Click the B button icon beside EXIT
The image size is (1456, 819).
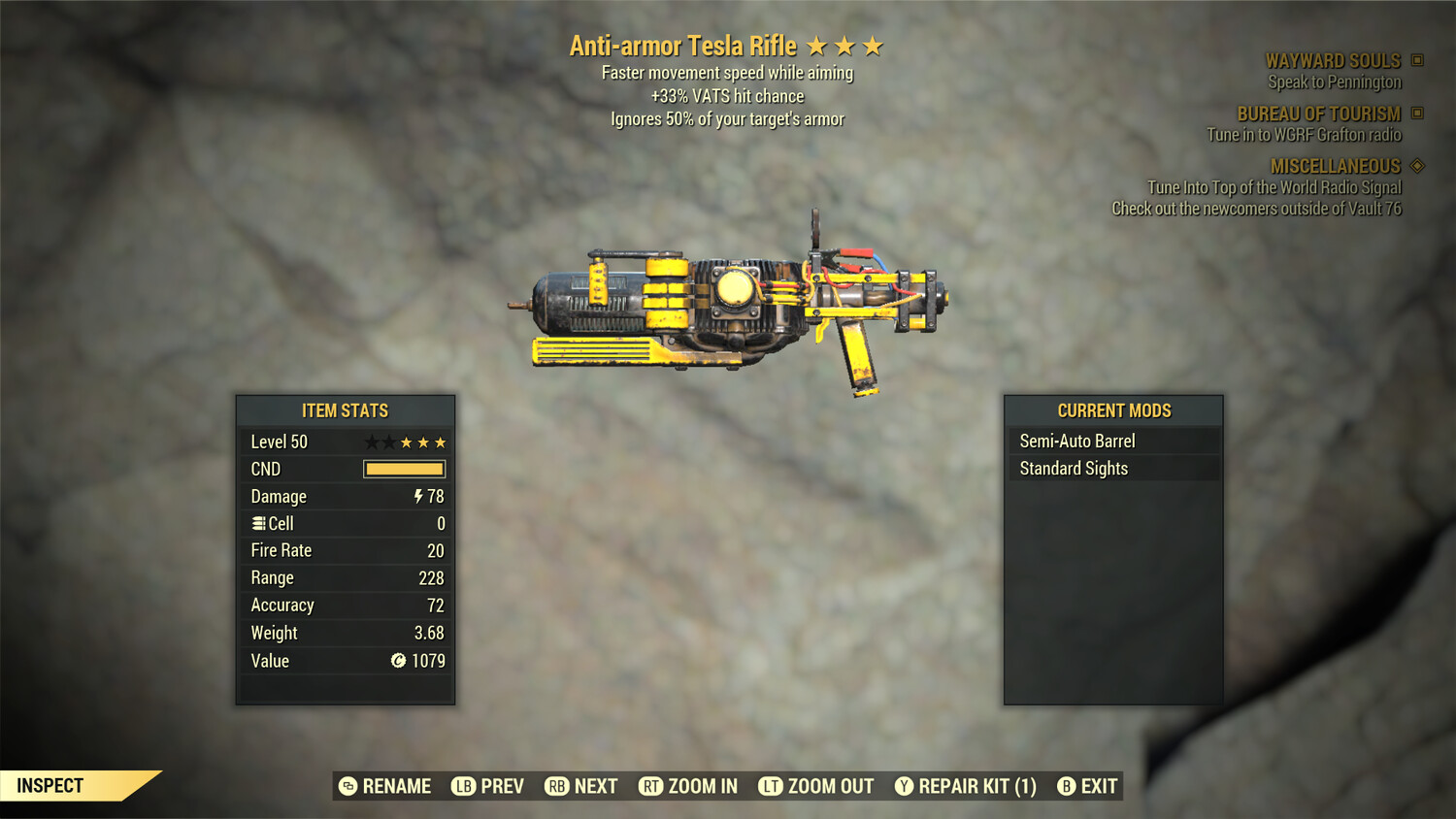[1068, 786]
